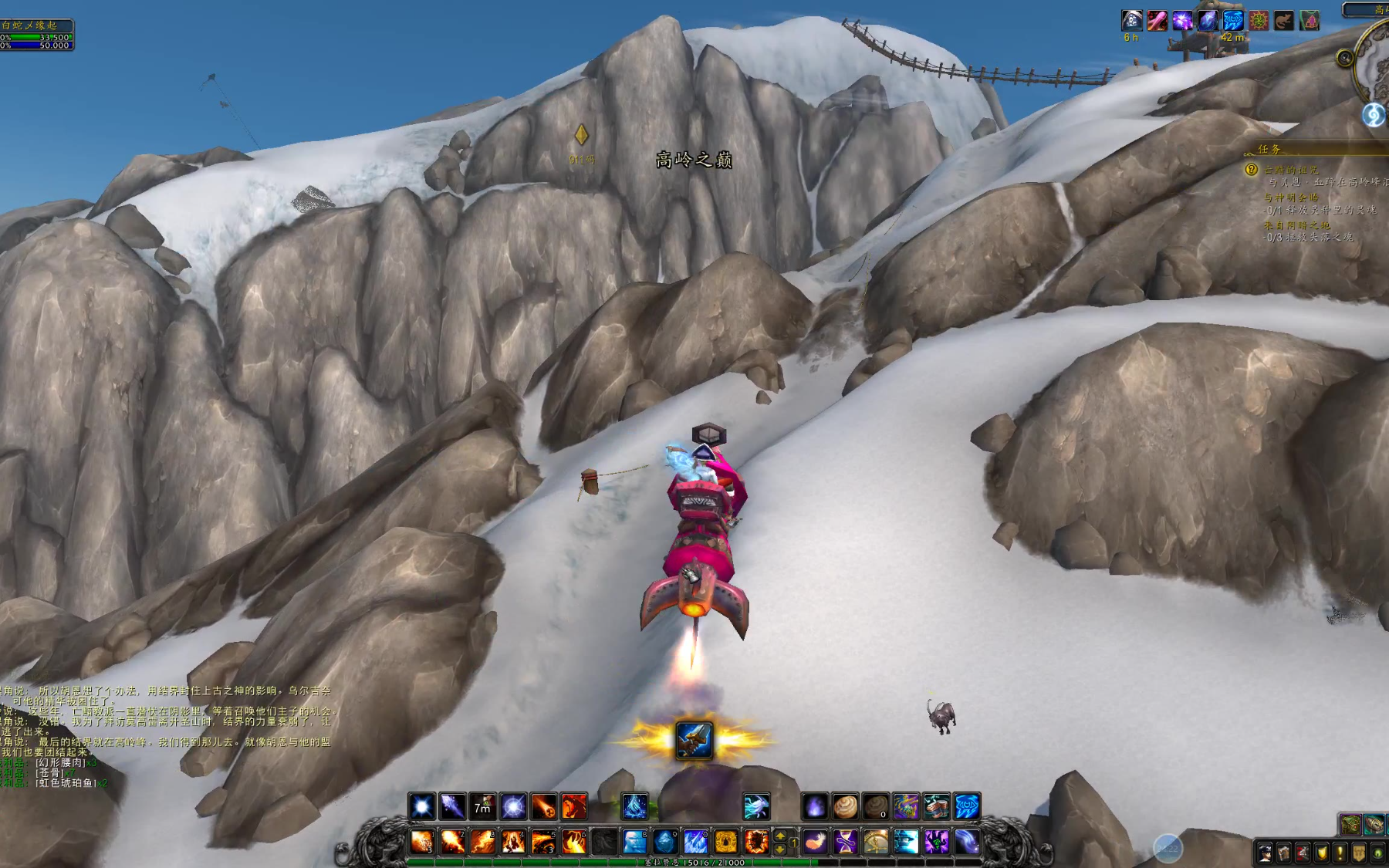Use the Slow Fall feather spell
Screen dimensions: 1389x868
coord(815,842)
